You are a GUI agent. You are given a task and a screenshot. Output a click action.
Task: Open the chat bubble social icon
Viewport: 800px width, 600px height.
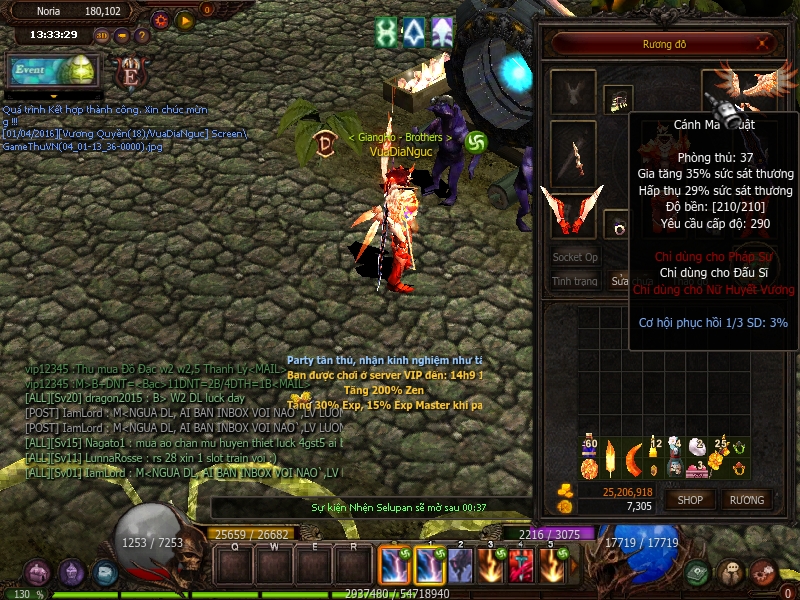click(x=732, y=572)
